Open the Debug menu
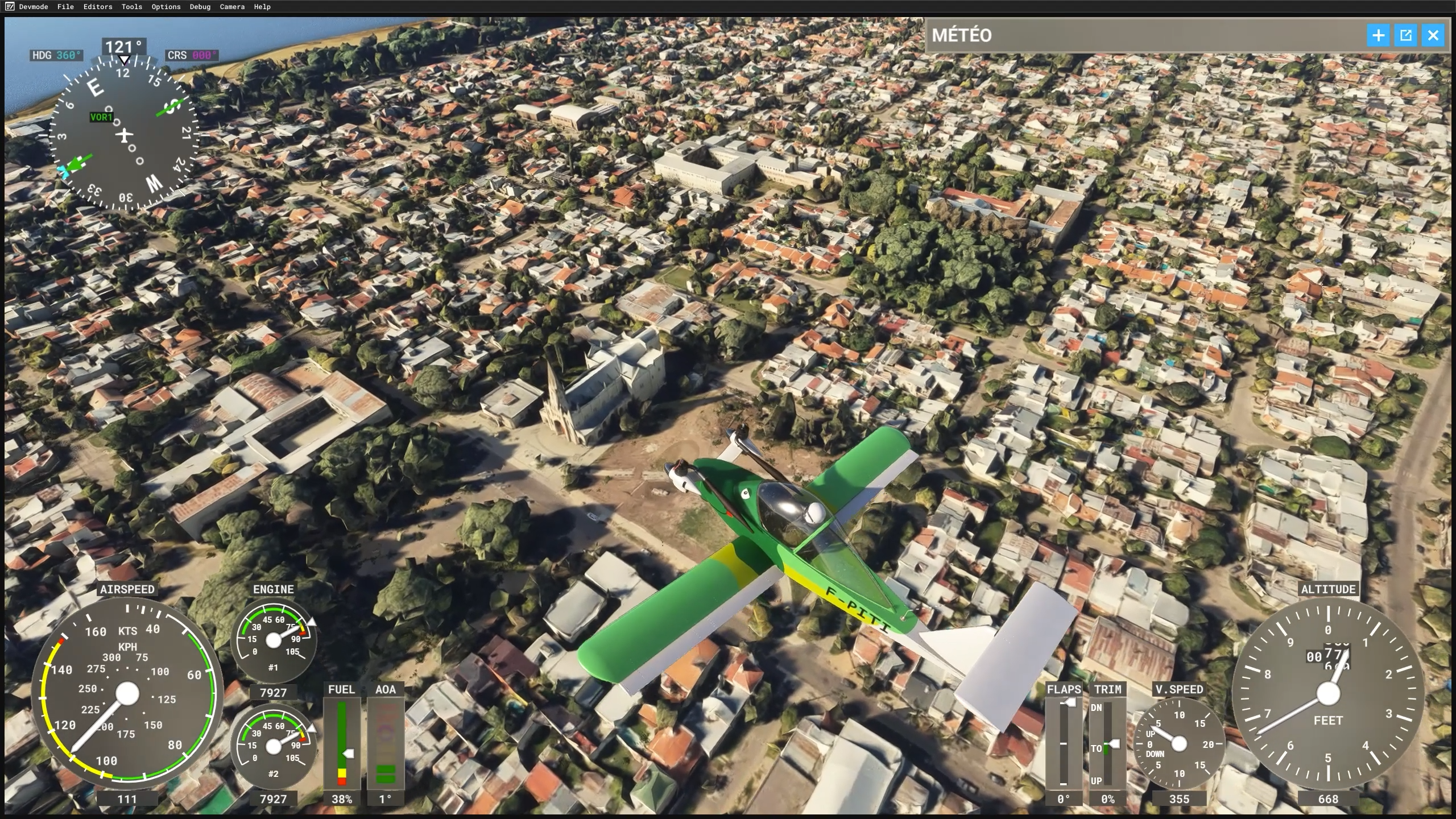1456x819 pixels. click(x=200, y=7)
